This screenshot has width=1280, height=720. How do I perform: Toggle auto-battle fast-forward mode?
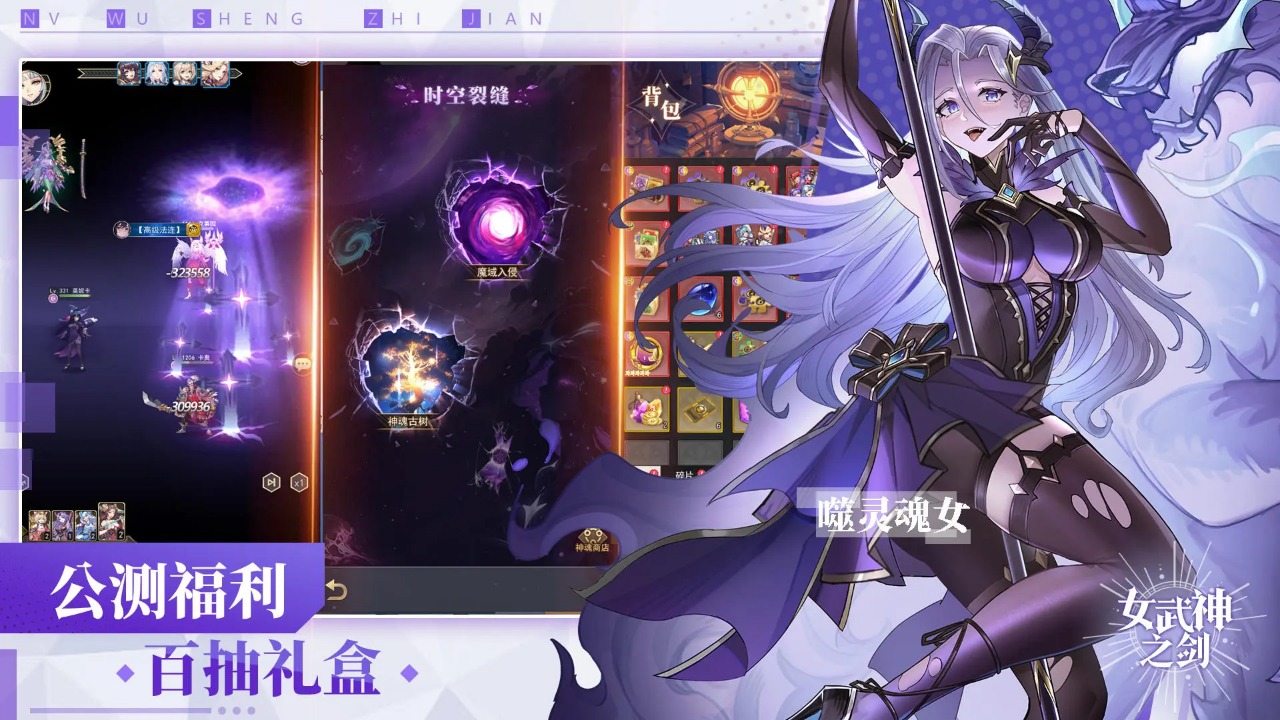pyautogui.click(x=272, y=482)
